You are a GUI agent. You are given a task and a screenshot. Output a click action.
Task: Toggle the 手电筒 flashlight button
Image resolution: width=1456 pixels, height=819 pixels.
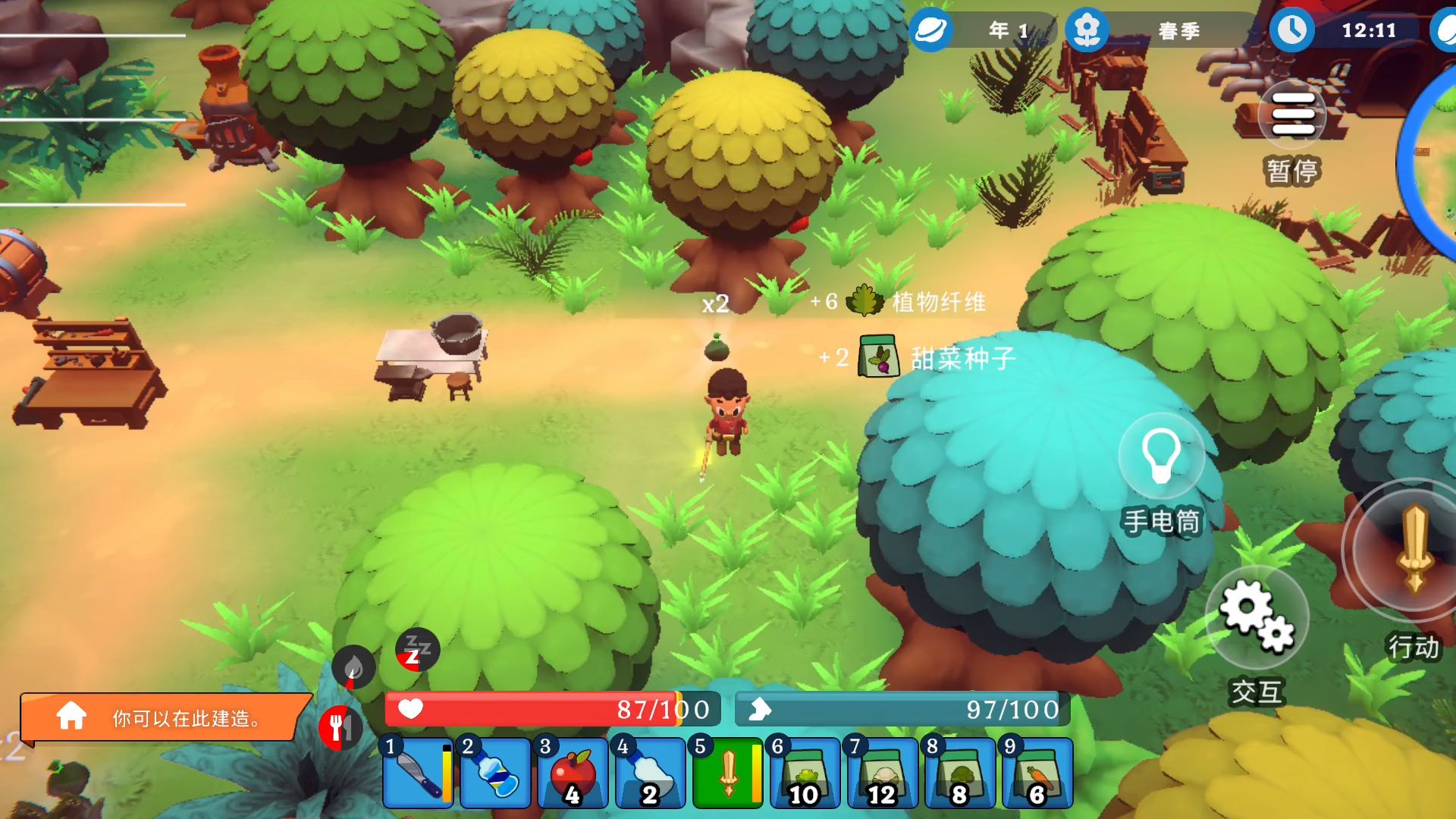(1160, 457)
